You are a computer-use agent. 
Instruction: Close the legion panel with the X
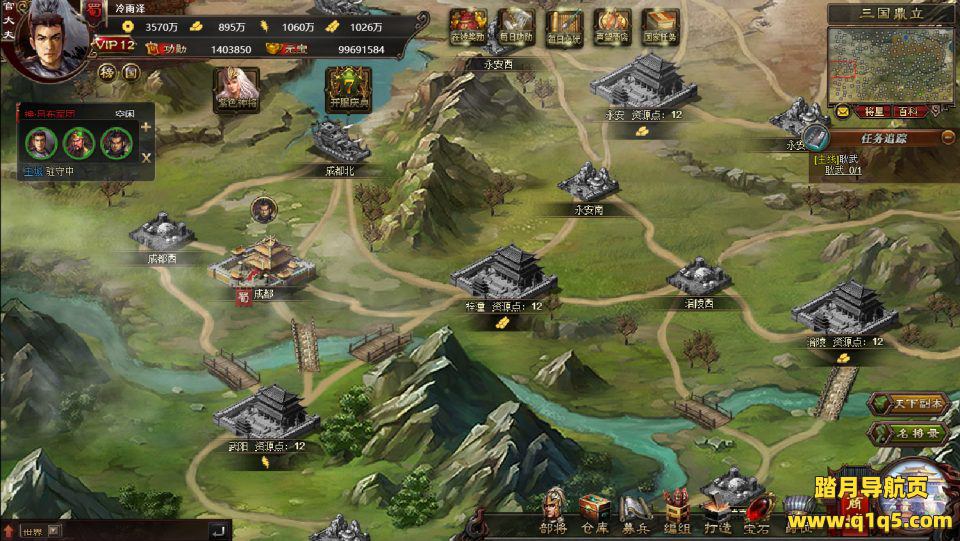click(x=146, y=157)
